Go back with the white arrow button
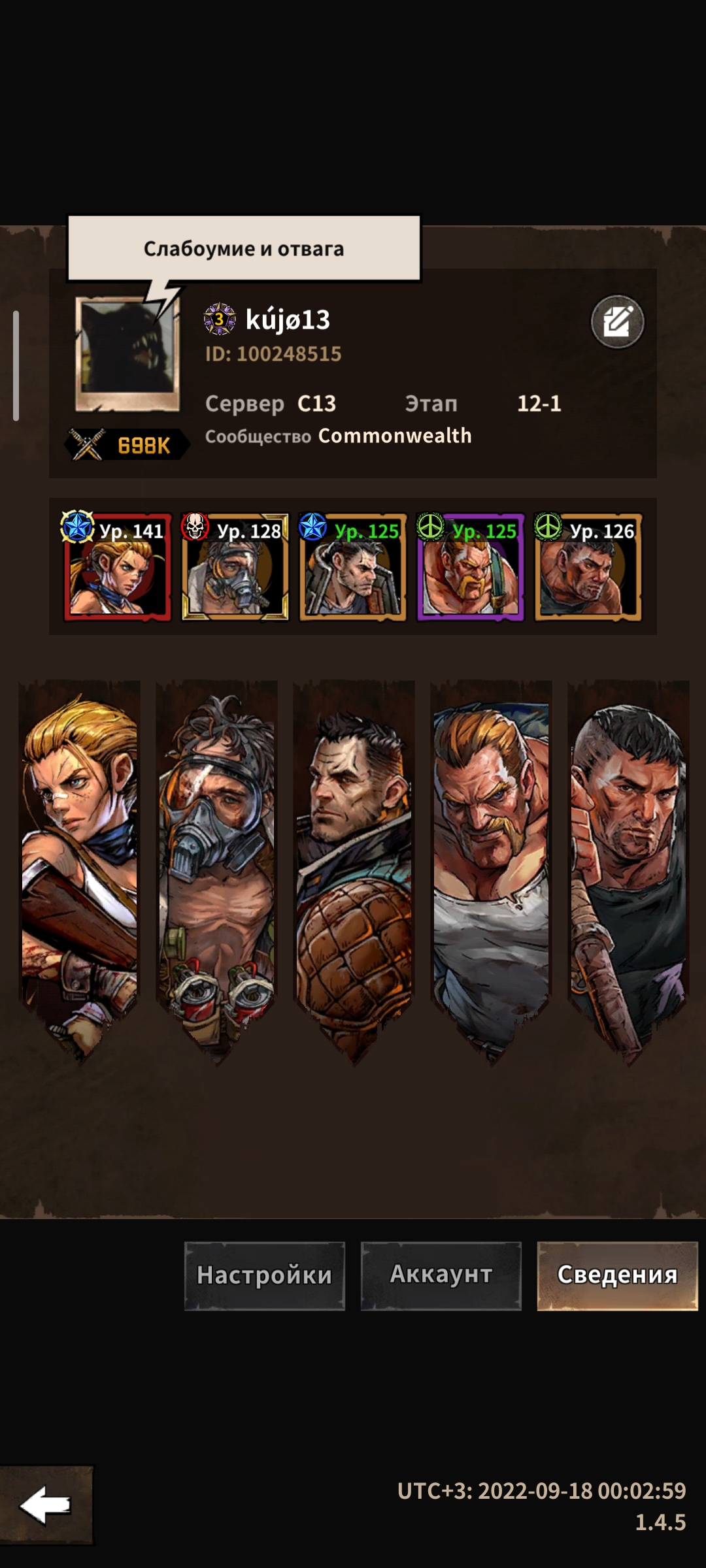Screen dimensions: 706x1568 (x=46, y=1505)
